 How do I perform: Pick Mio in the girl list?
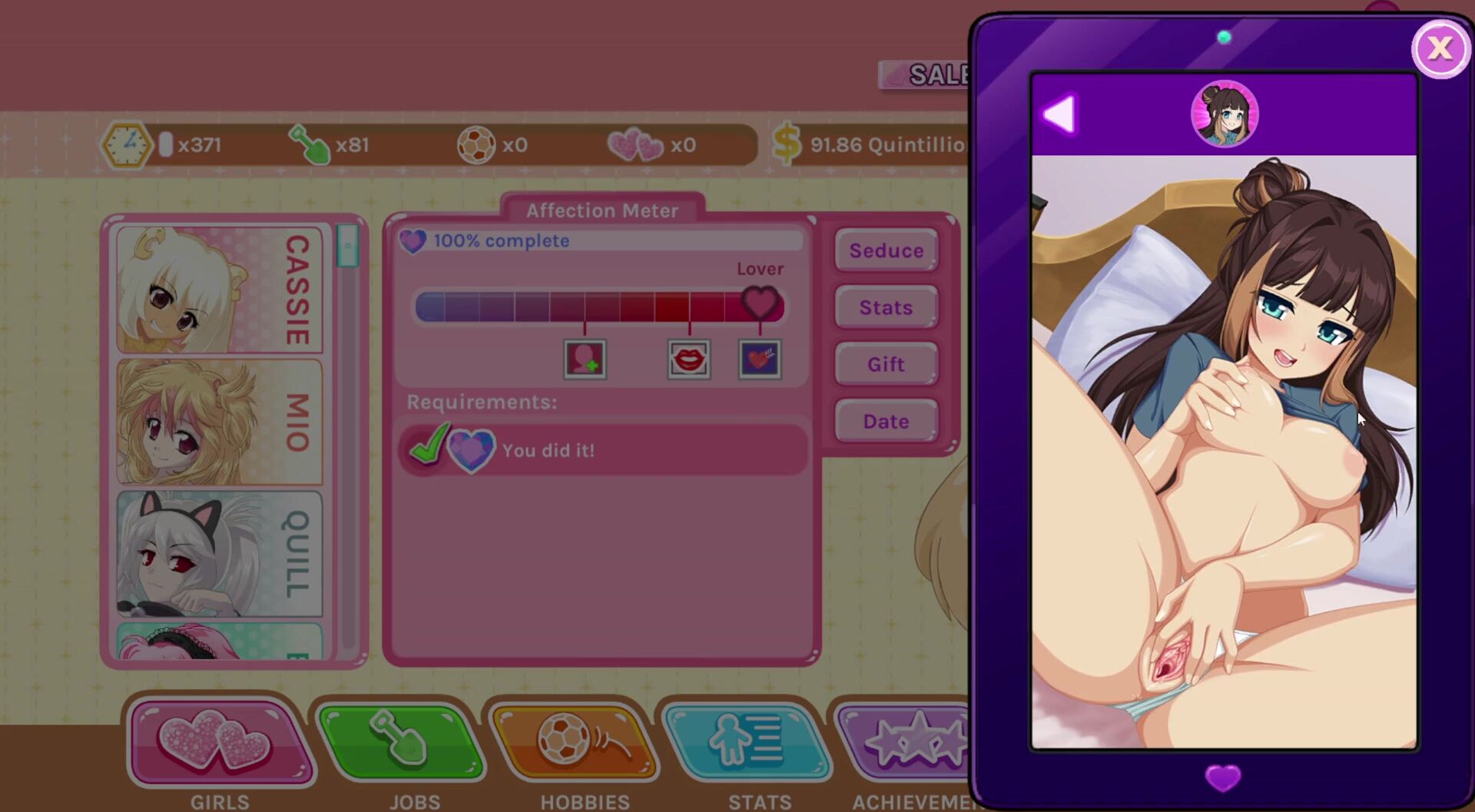click(220, 422)
